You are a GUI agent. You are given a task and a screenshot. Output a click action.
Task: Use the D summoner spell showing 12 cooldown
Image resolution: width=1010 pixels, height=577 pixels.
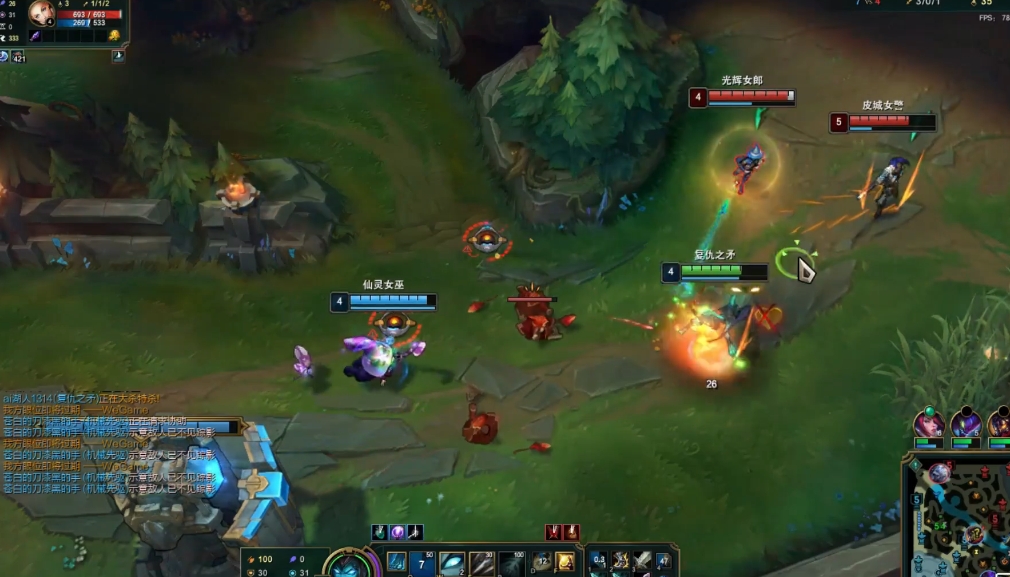point(542,563)
